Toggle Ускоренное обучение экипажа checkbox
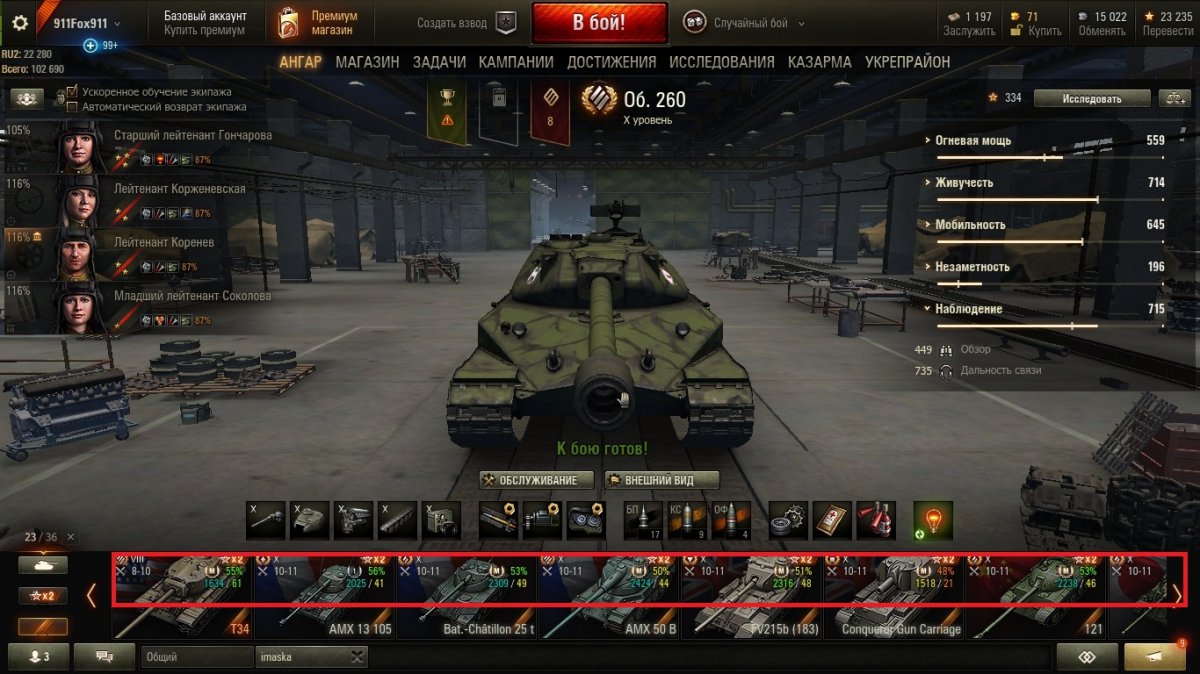The width and height of the screenshot is (1200, 674). 72,92
